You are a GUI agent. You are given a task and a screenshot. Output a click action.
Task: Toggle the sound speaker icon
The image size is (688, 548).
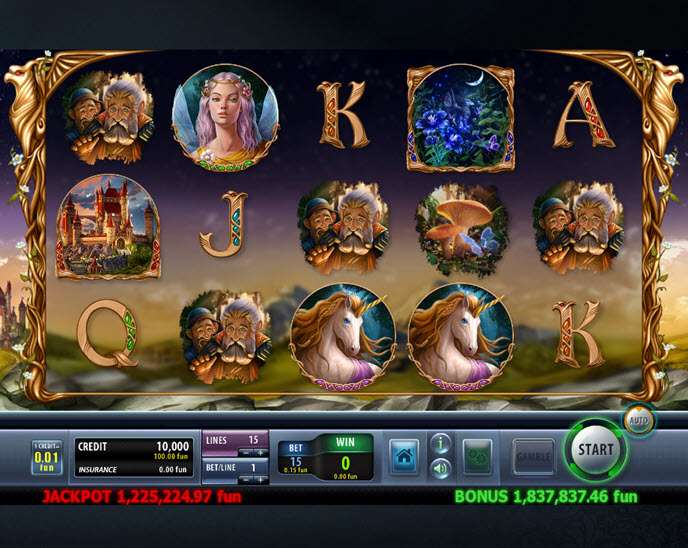(440, 467)
